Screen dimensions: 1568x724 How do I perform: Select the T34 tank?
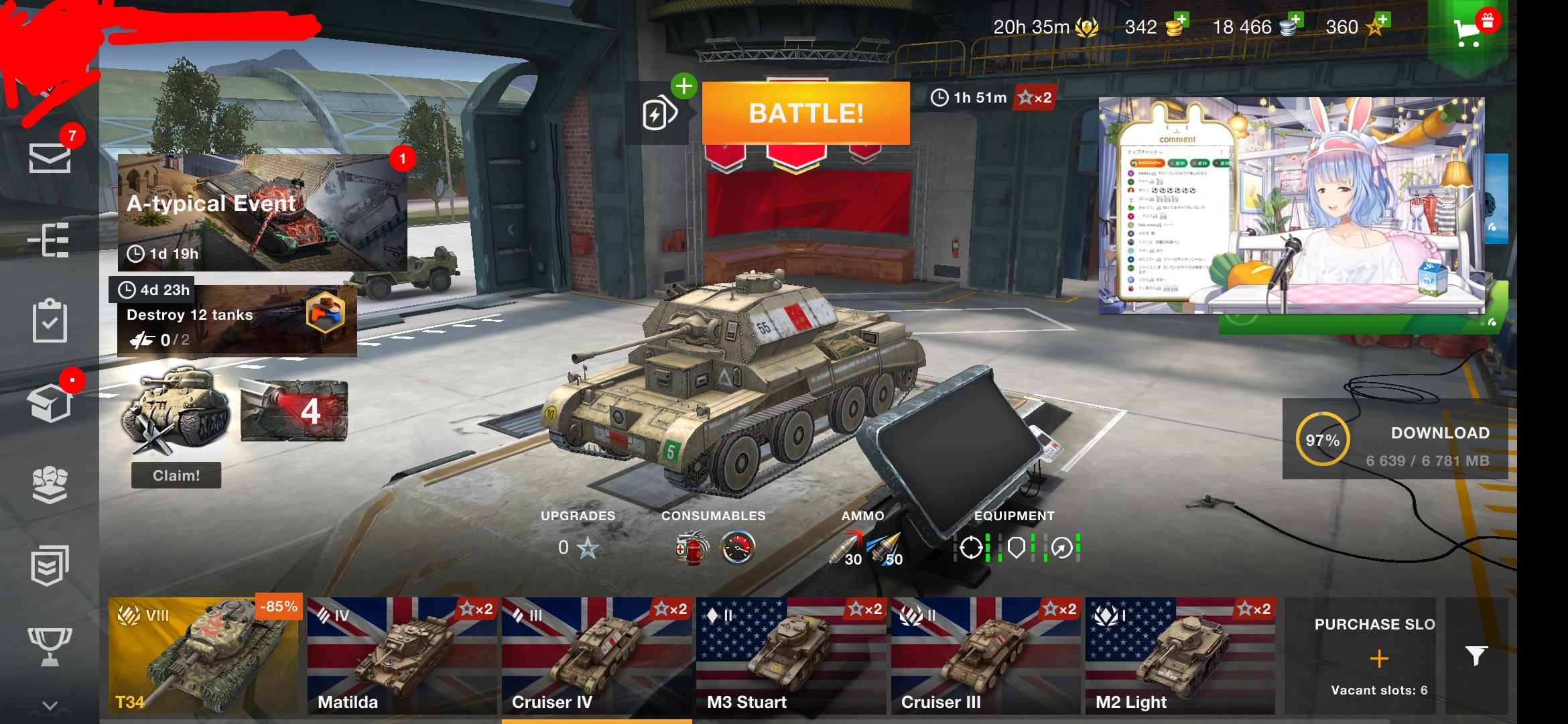click(x=203, y=655)
